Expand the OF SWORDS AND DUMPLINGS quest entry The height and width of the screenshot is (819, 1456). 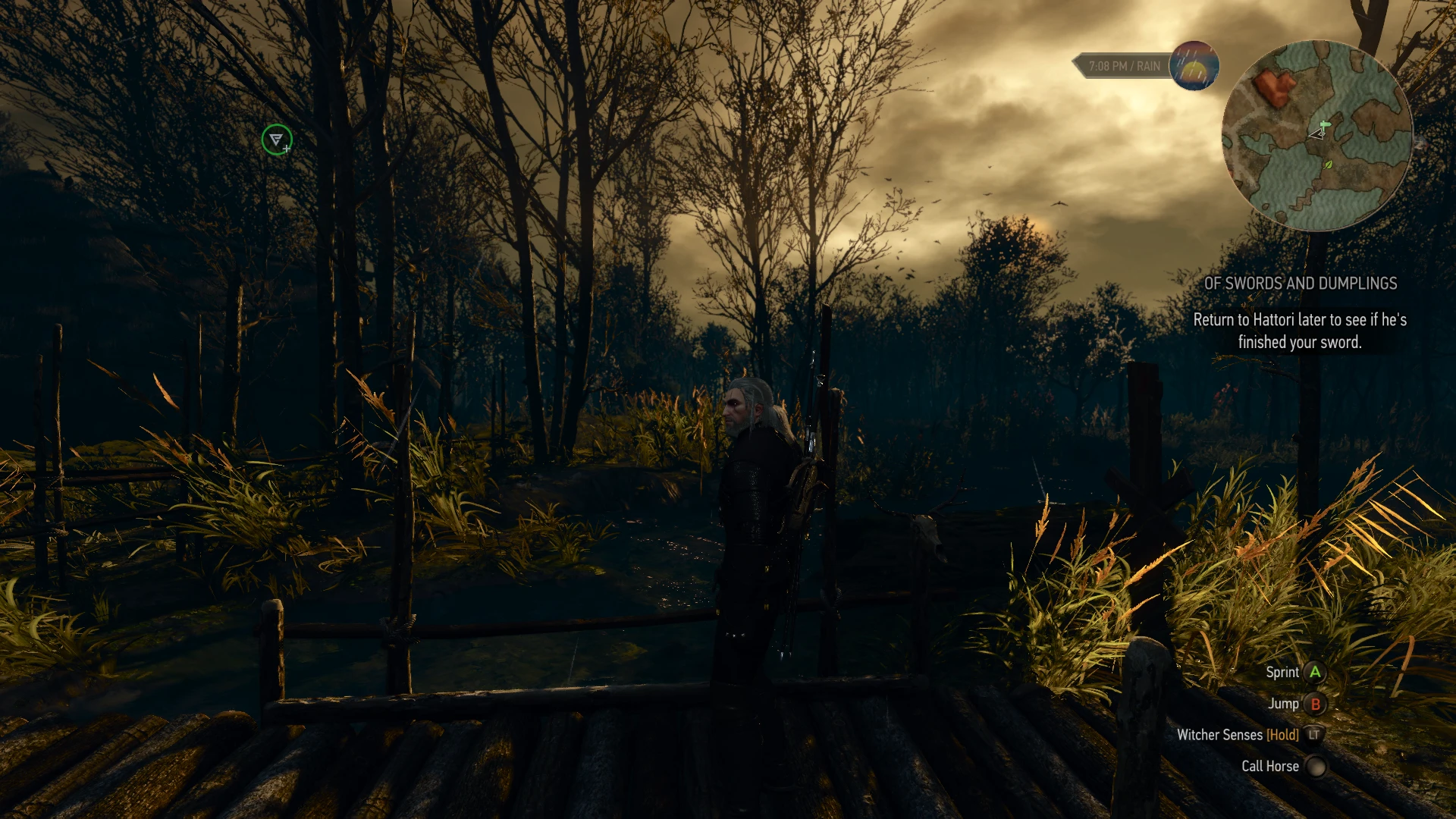[x=1300, y=284]
